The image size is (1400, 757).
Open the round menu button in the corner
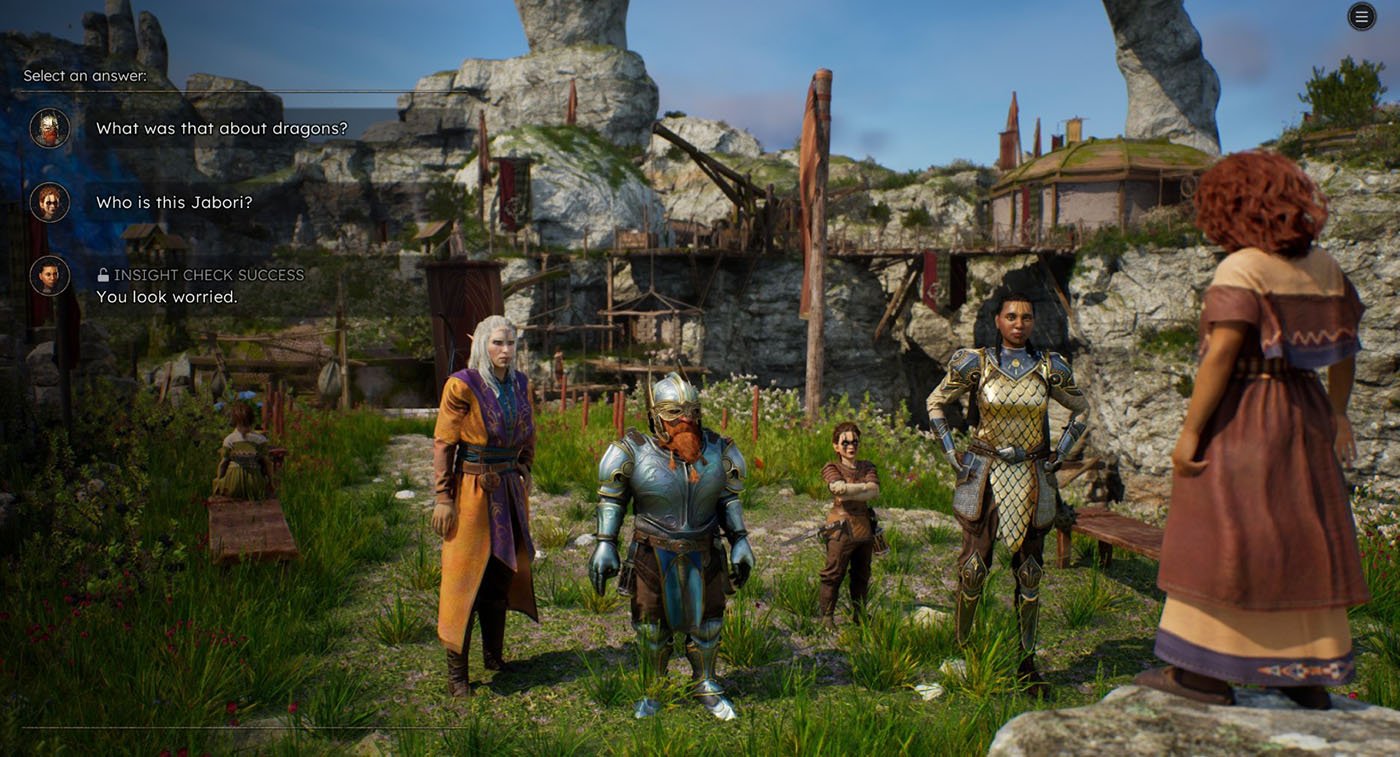pos(1361,16)
